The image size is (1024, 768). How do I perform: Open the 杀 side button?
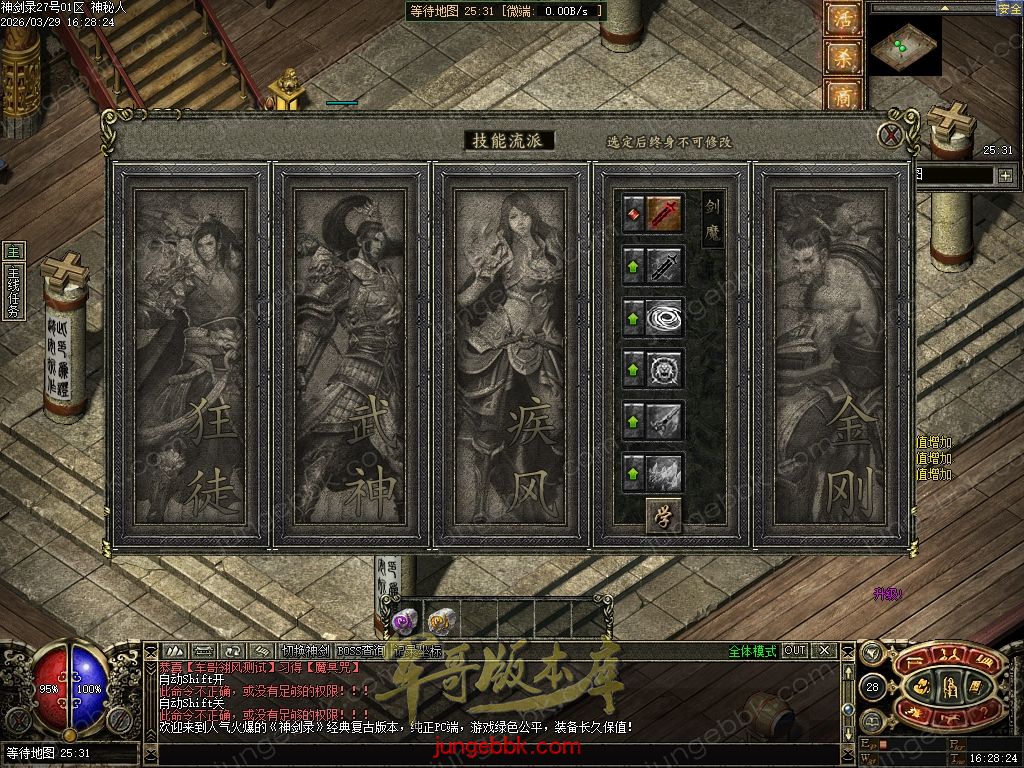[841, 58]
